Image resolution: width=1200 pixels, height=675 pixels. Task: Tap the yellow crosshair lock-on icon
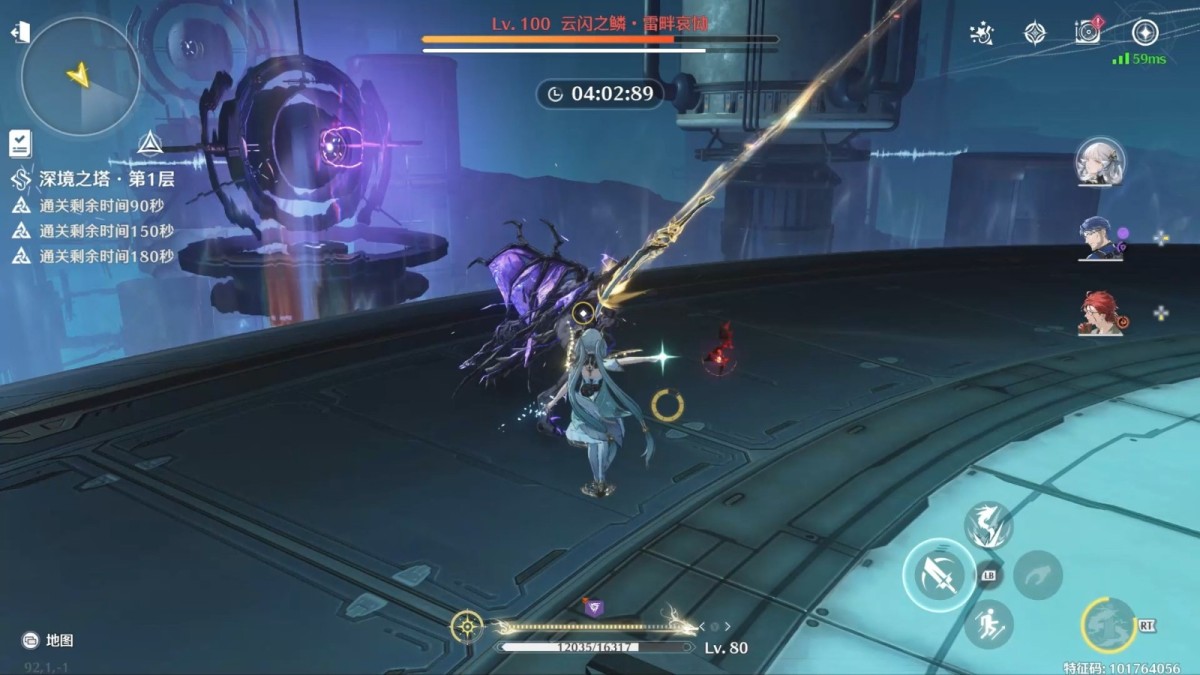[466, 626]
